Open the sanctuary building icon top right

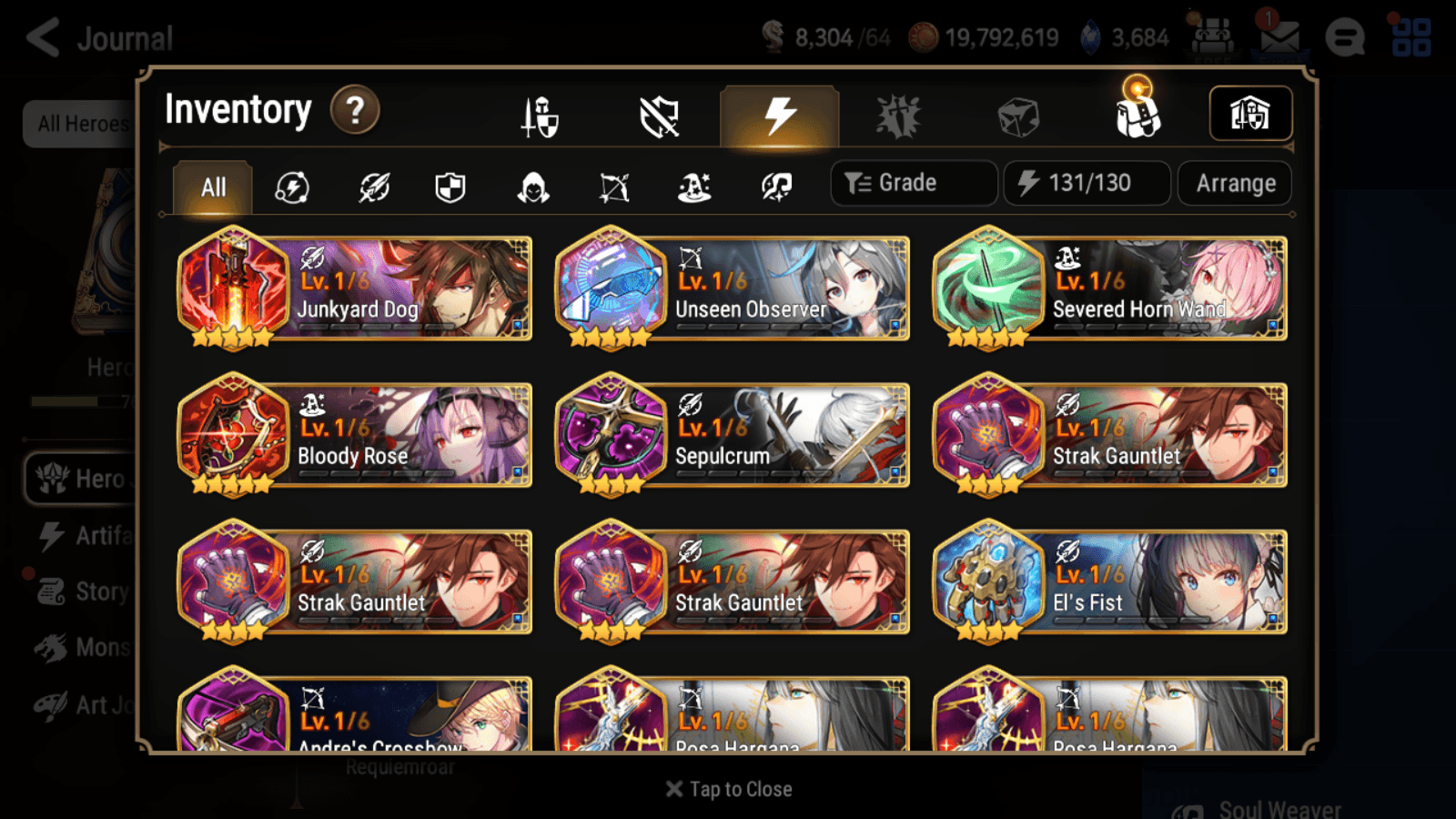click(x=1250, y=111)
